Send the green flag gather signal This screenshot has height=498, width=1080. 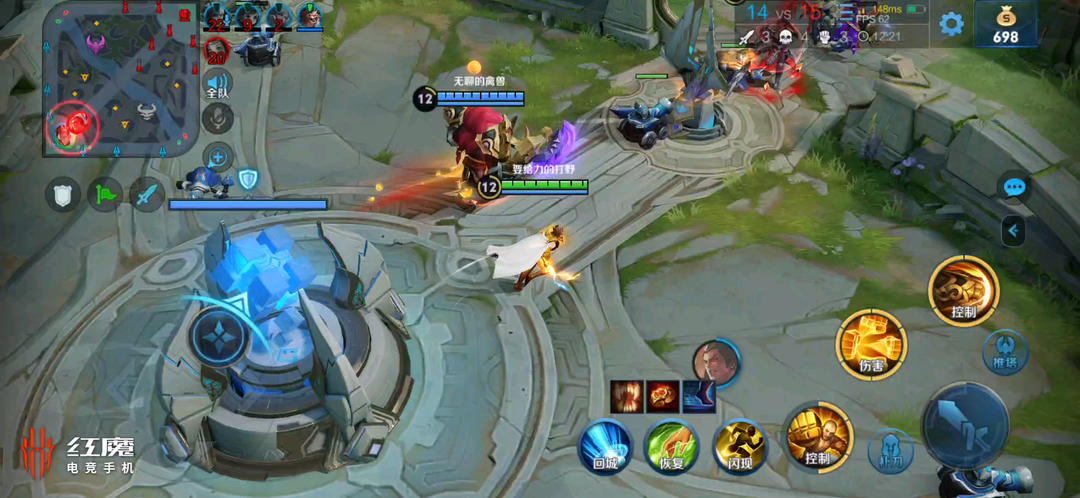(x=105, y=193)
